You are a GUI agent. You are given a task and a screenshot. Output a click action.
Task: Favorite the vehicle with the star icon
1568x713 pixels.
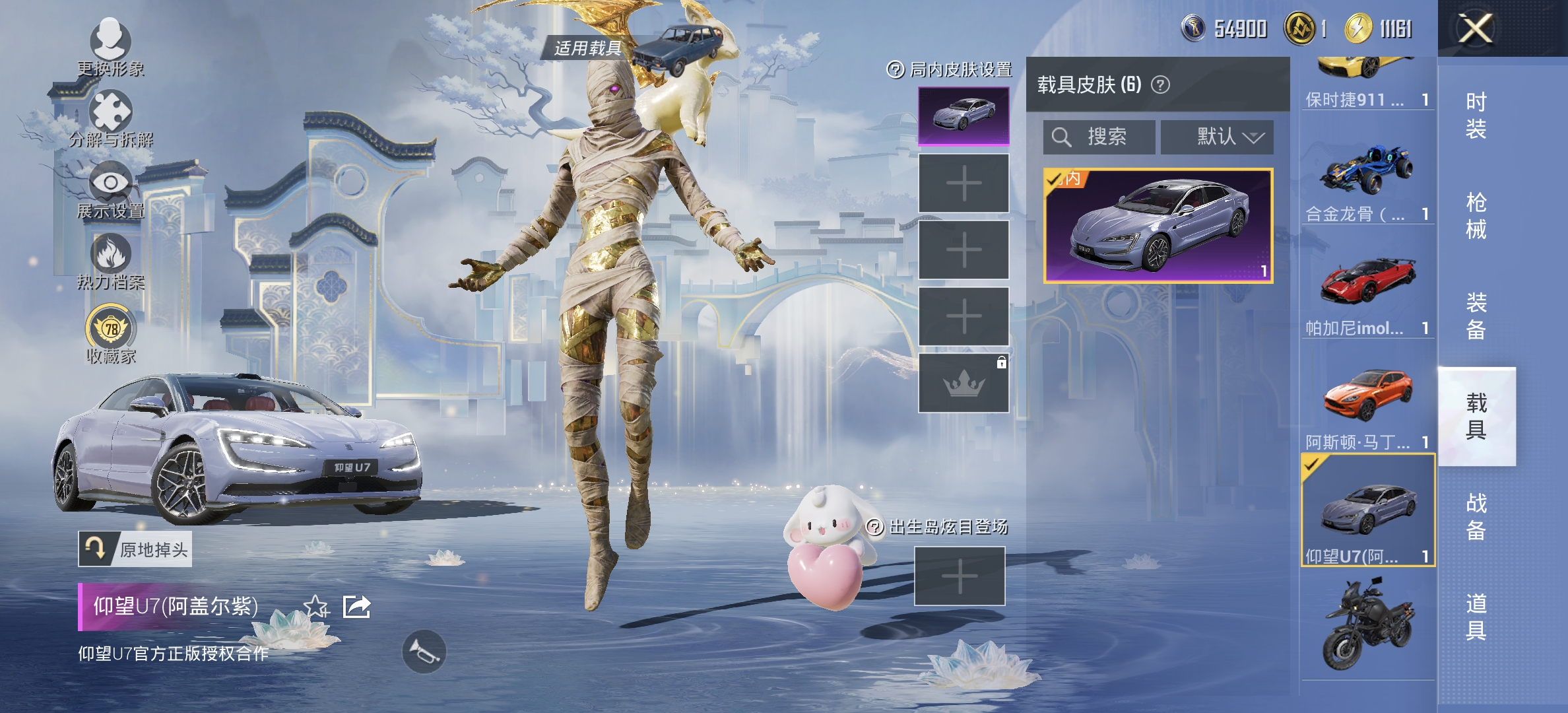(x=315, y=606)
